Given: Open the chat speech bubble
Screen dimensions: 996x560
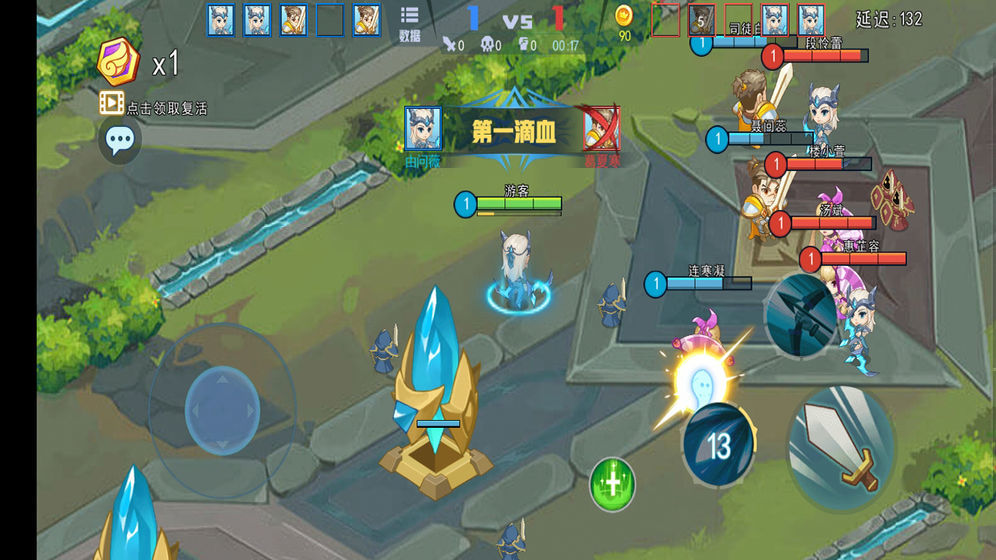Looking at the screenshot, I should [120, 141].
